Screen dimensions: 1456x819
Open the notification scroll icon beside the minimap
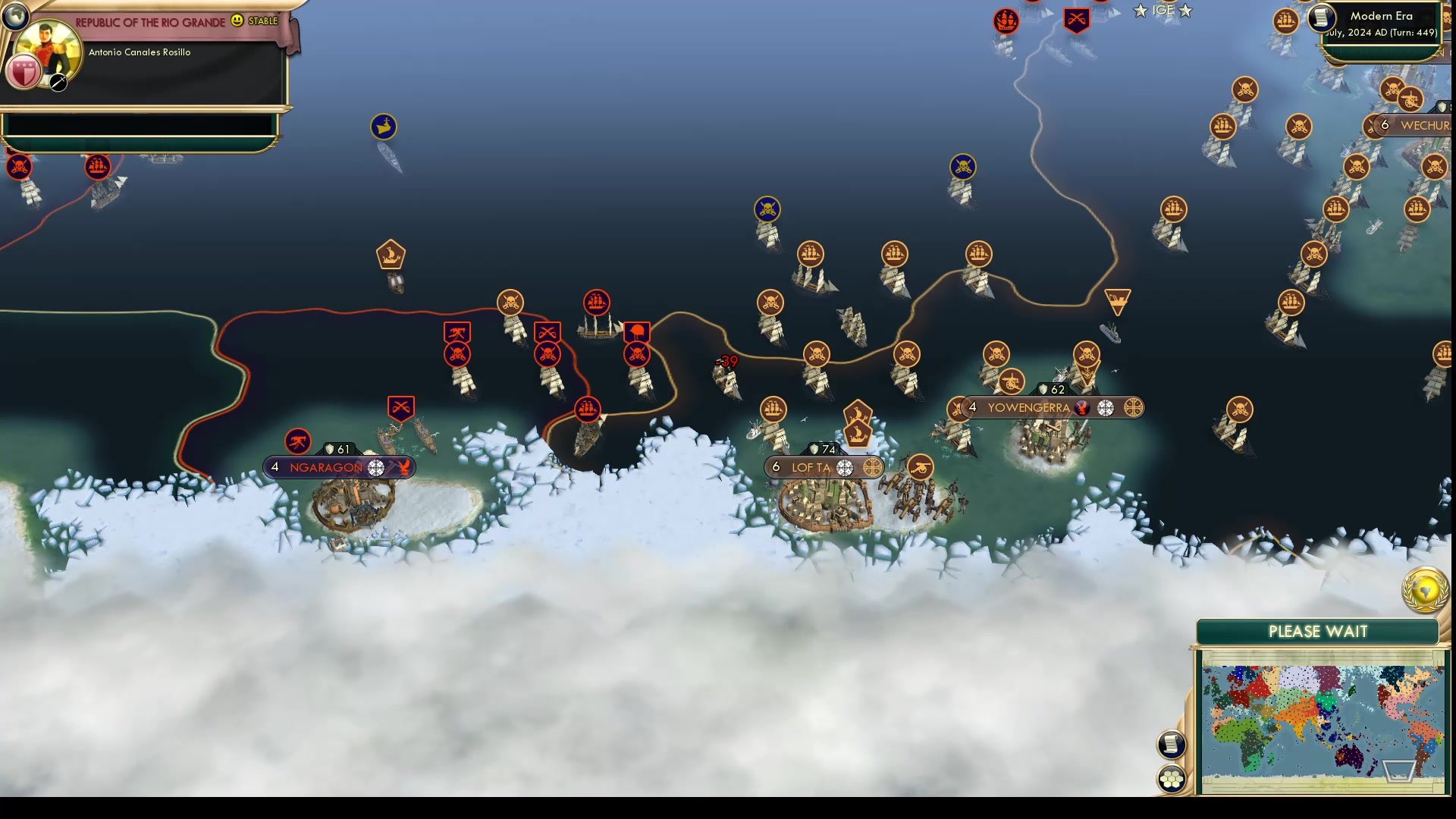(x=1172, y=745)
